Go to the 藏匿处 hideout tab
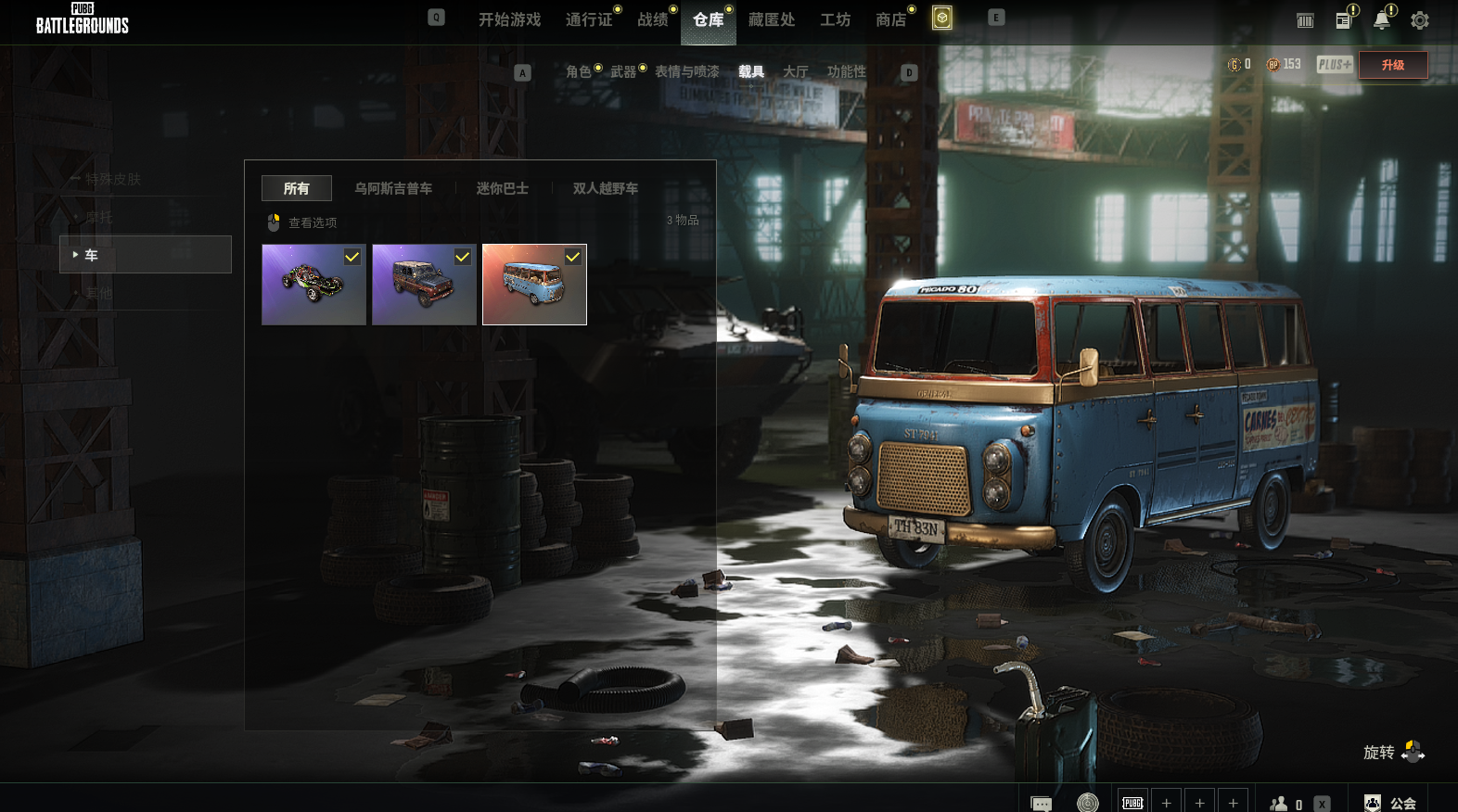Viewport: 1458px width, 812px height. (772, 19)
